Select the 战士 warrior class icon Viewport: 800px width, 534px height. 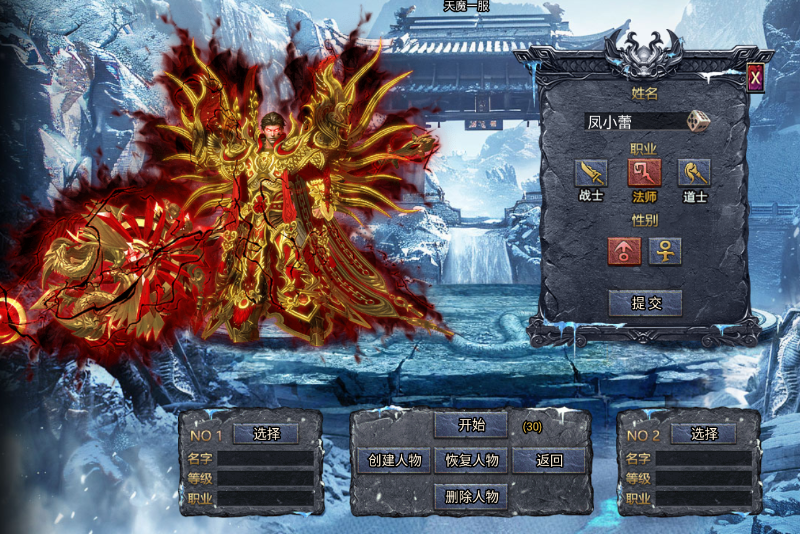tap(591, 172)
